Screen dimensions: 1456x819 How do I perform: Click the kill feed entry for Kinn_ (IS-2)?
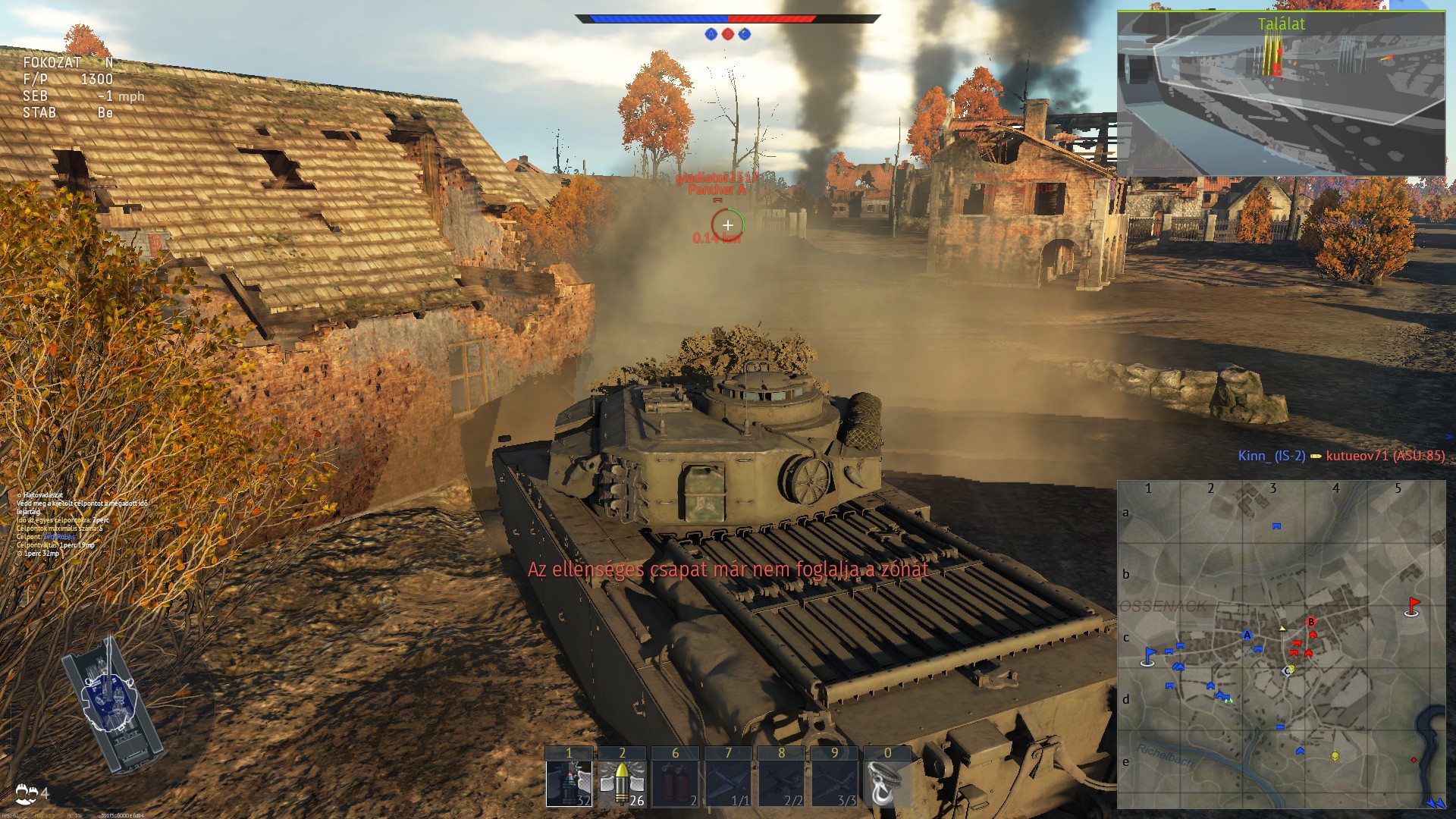click(x=1271, y=456)
